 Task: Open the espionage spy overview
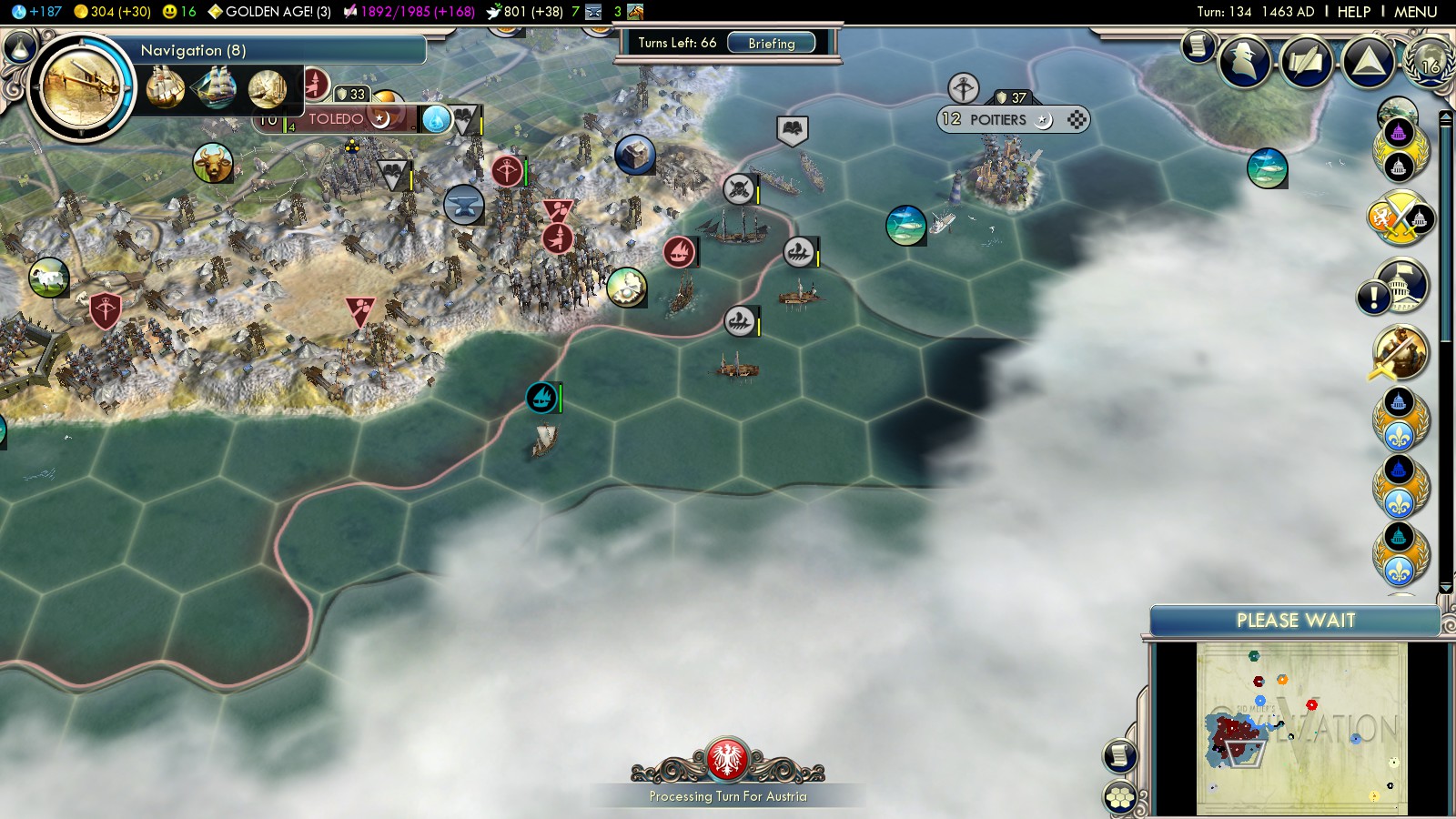click(1245, 61)
